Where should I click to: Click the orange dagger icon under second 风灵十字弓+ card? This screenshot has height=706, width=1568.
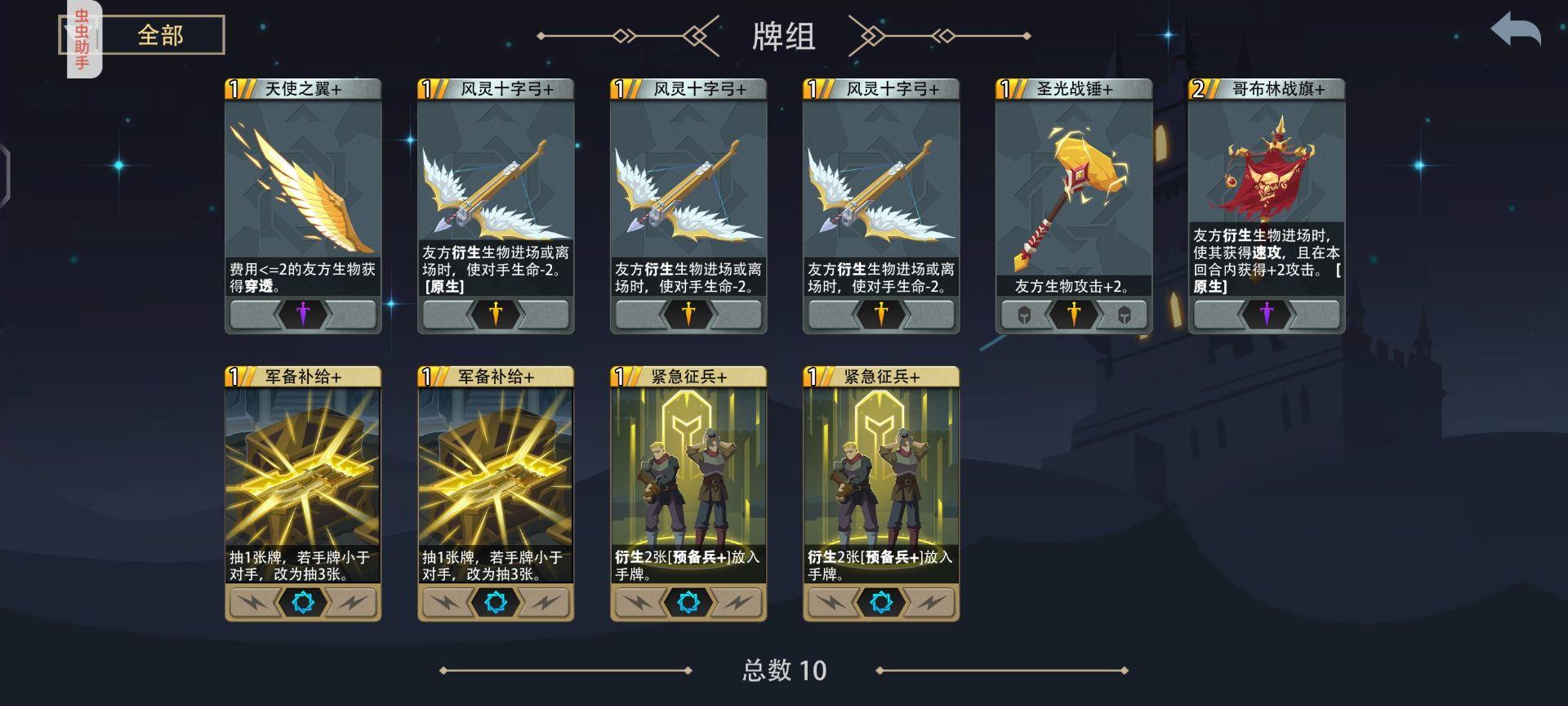(690, 313)
